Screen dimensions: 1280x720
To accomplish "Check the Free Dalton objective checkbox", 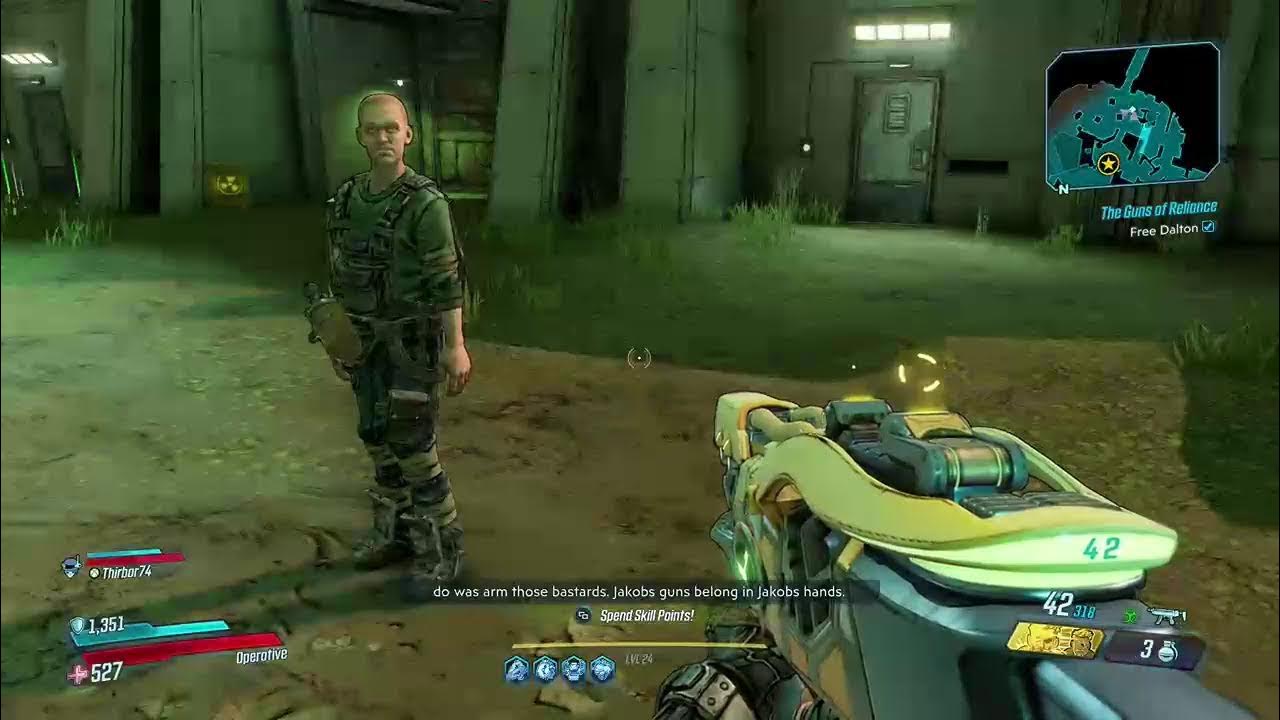I will (1208, 228).
